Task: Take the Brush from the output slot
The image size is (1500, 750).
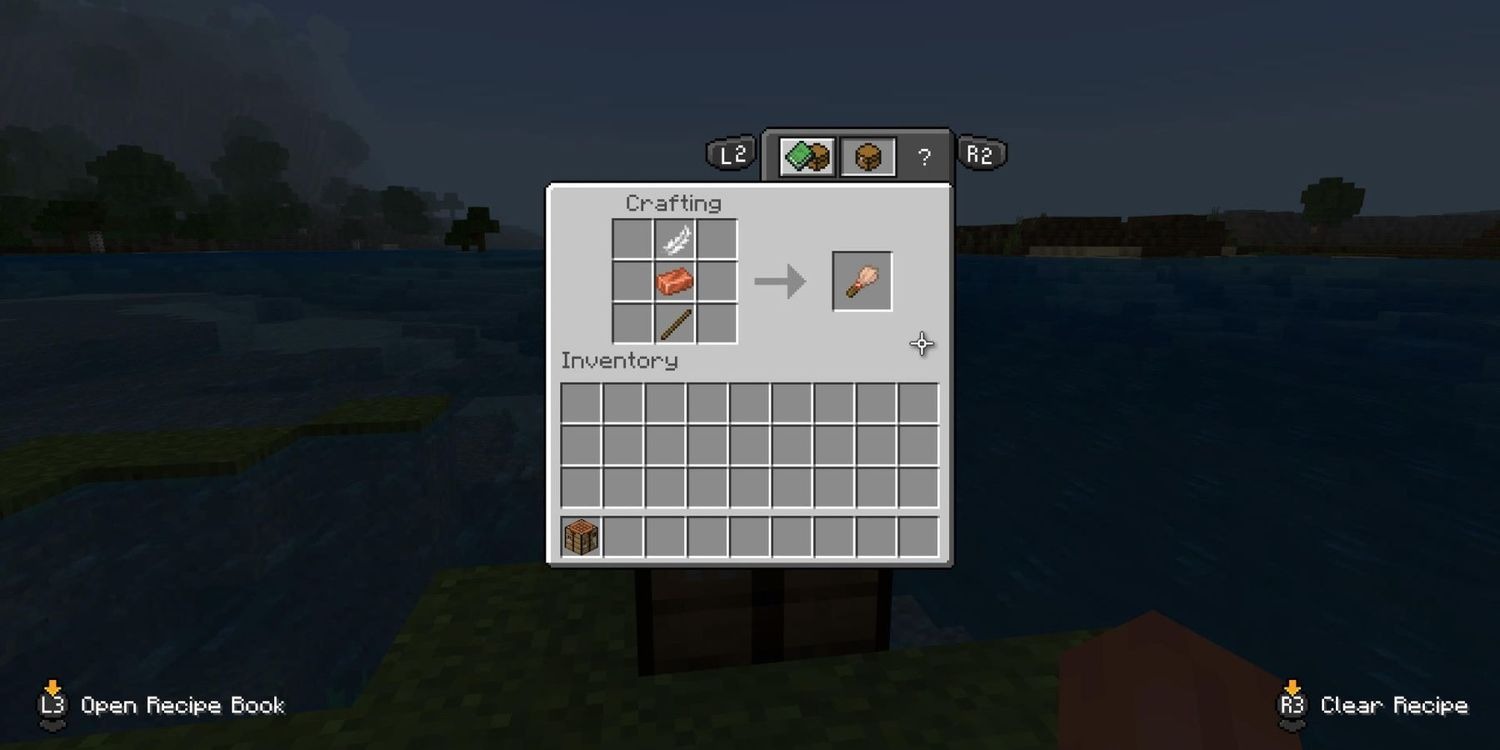Action: (861, 279)
